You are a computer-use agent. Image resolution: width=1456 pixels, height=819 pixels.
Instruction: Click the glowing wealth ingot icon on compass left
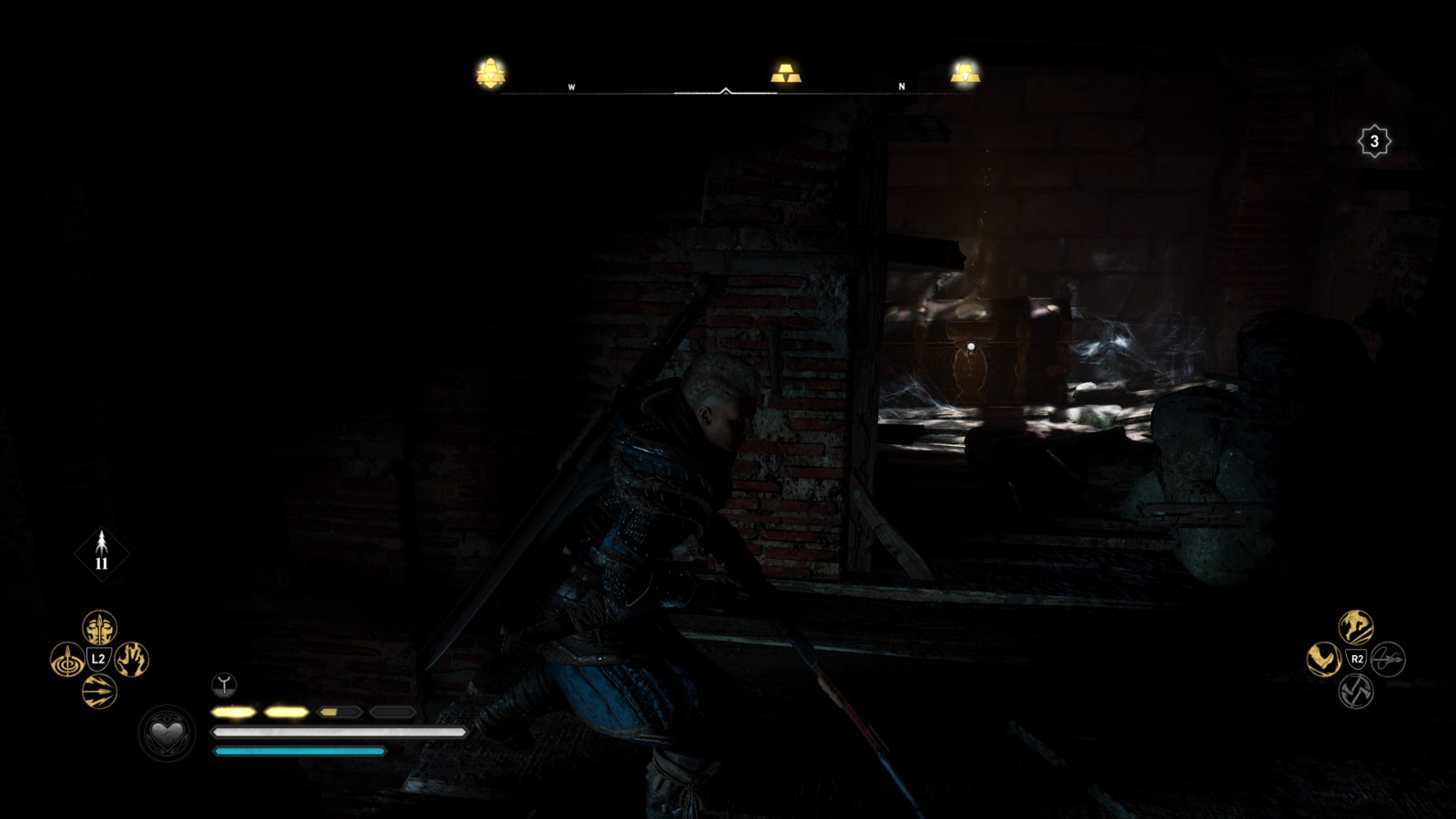click(x=490, y=72)
